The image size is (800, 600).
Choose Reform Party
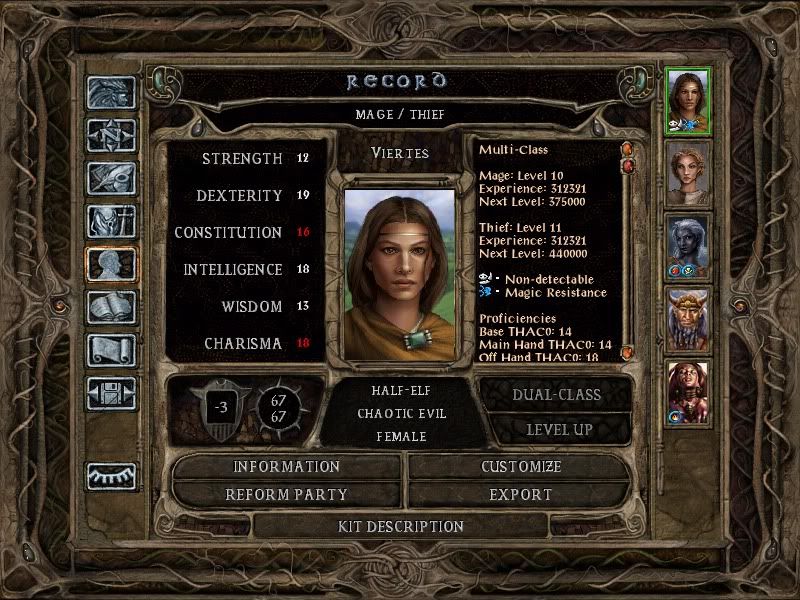[x=287, y=494]
